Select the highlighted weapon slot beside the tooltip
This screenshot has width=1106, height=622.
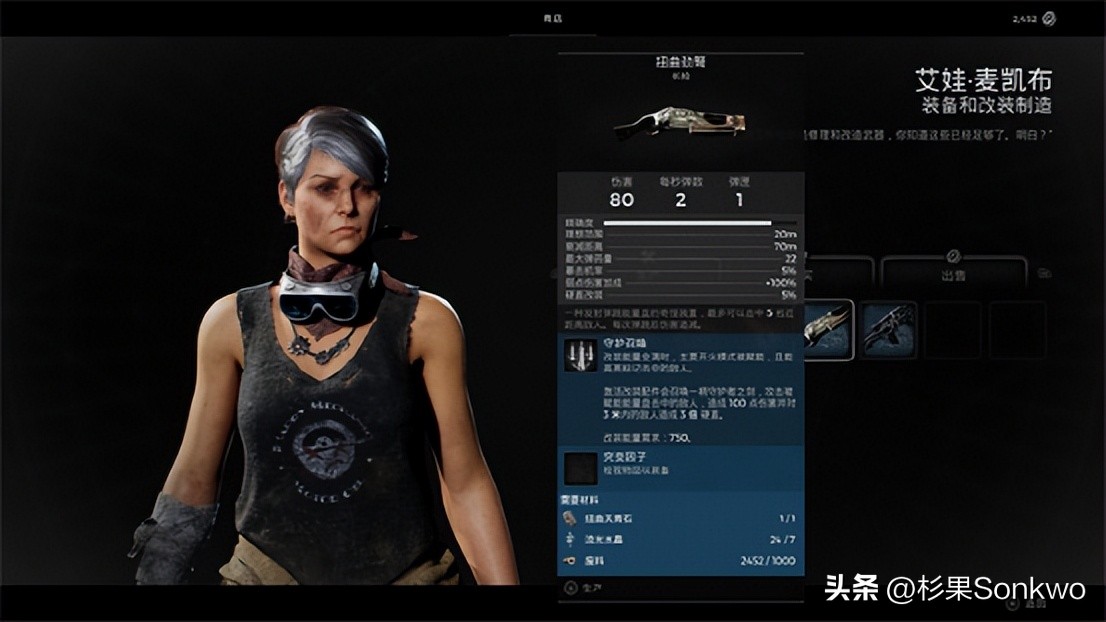point(829,329)
